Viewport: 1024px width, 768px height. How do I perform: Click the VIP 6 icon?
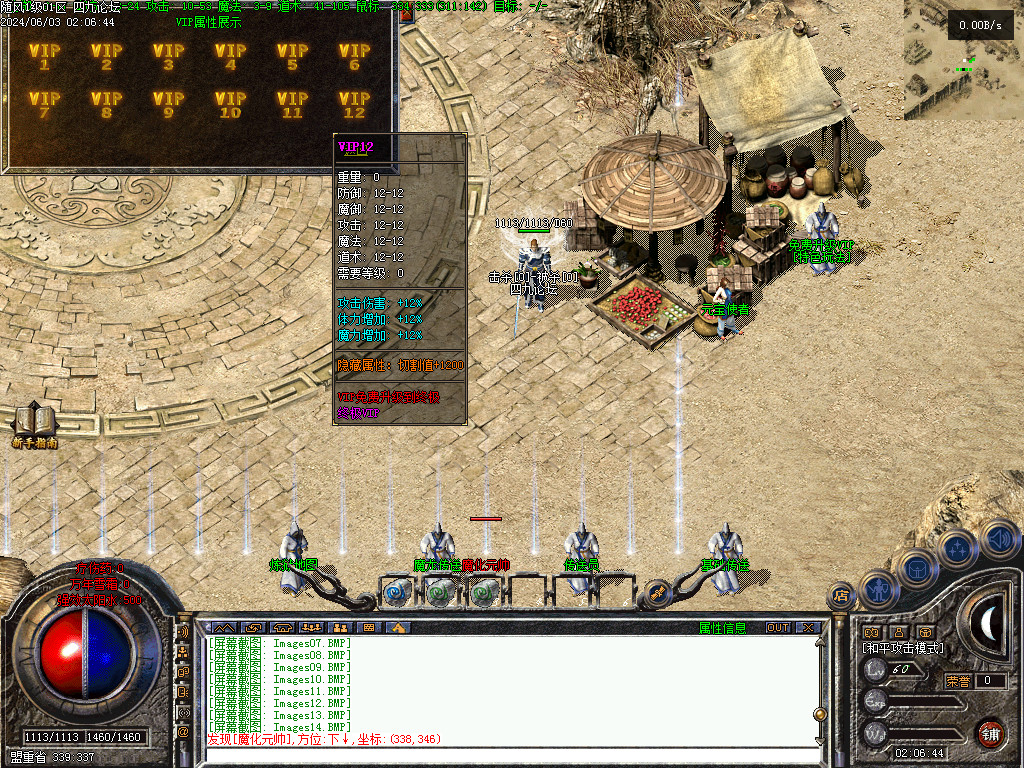(x=354, y=57)
